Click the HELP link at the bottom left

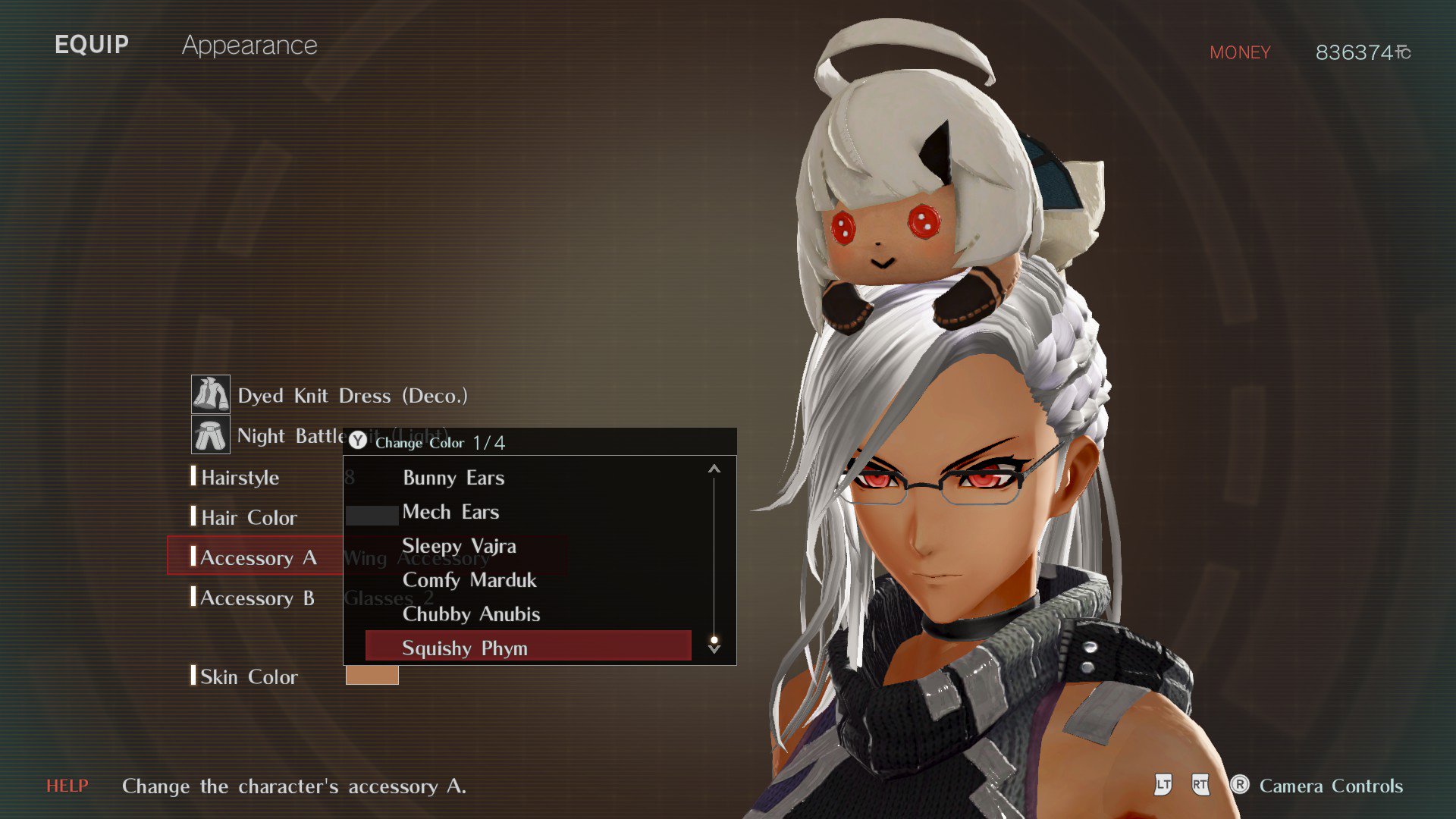click(67, 786)
